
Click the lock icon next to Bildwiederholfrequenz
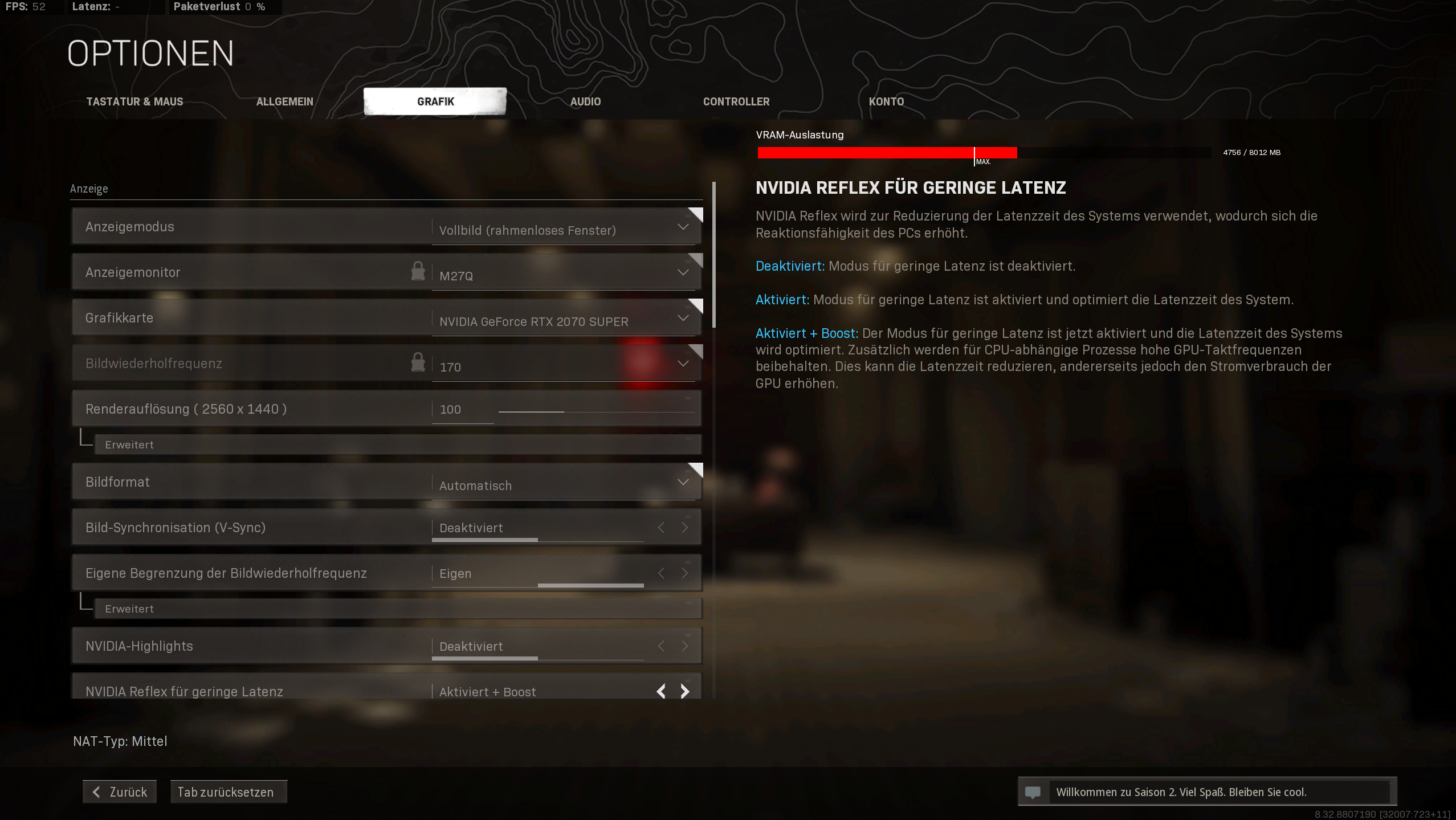pos(418,362)
